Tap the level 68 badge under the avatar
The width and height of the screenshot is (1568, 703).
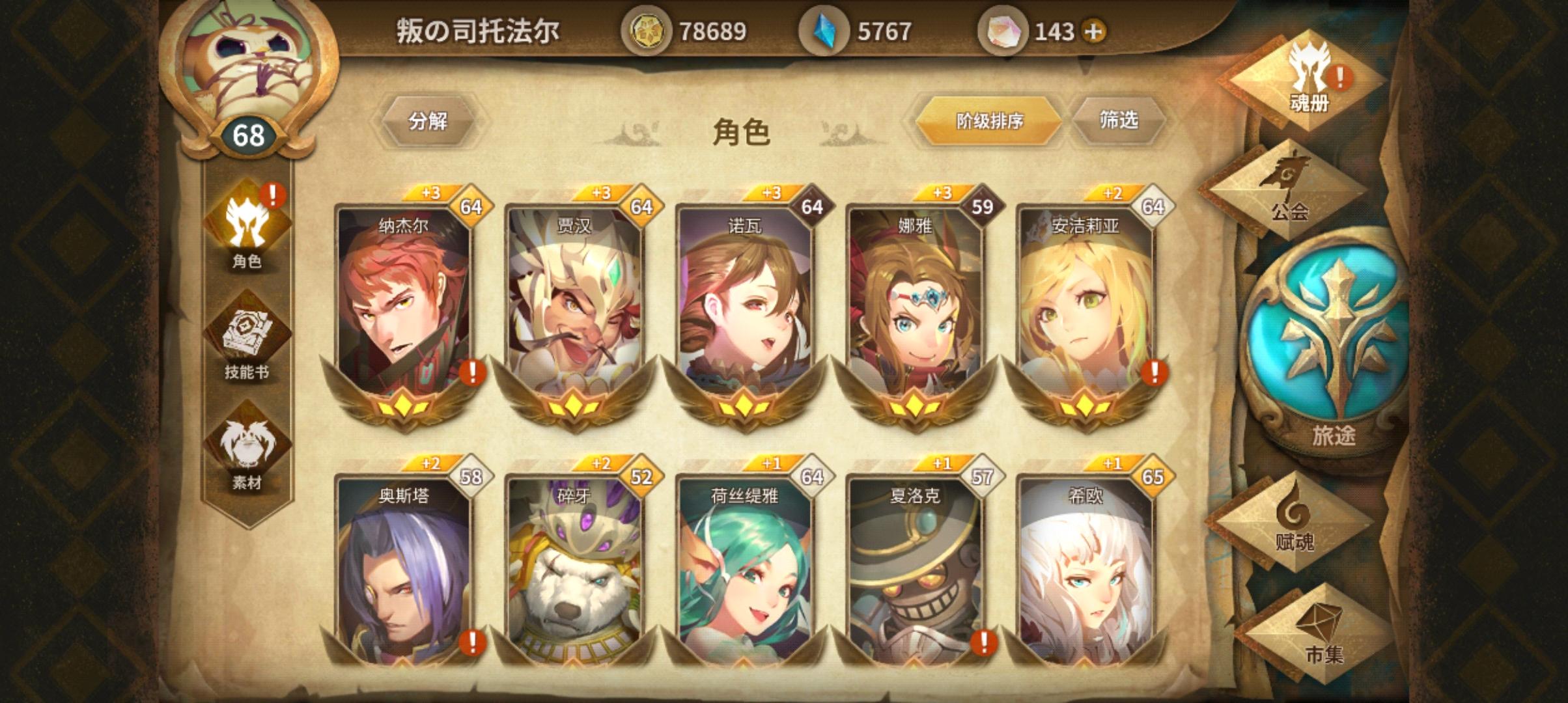click(x=247, y=135)
